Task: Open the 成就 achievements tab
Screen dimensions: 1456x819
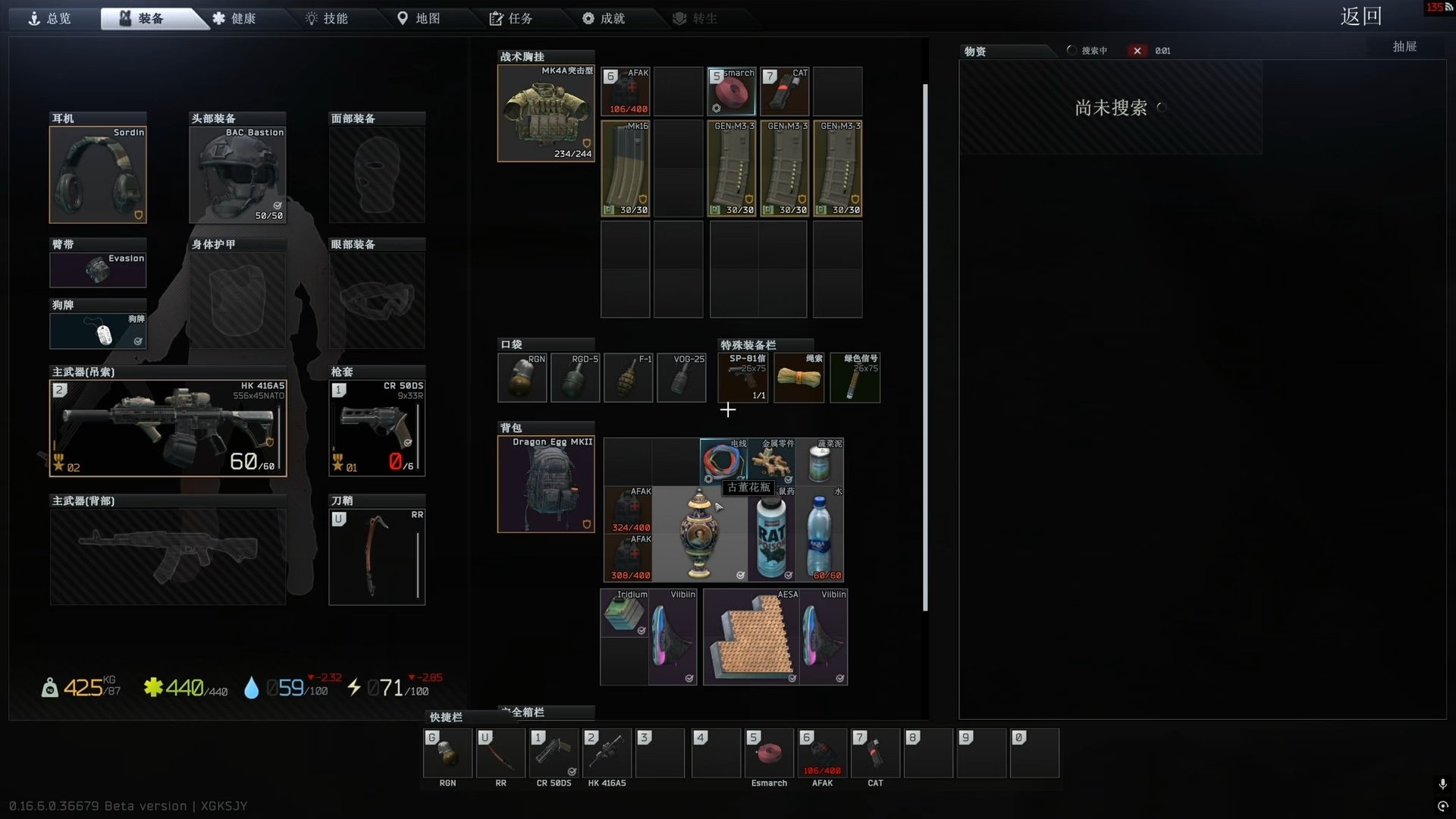Action: coord(604,18)
